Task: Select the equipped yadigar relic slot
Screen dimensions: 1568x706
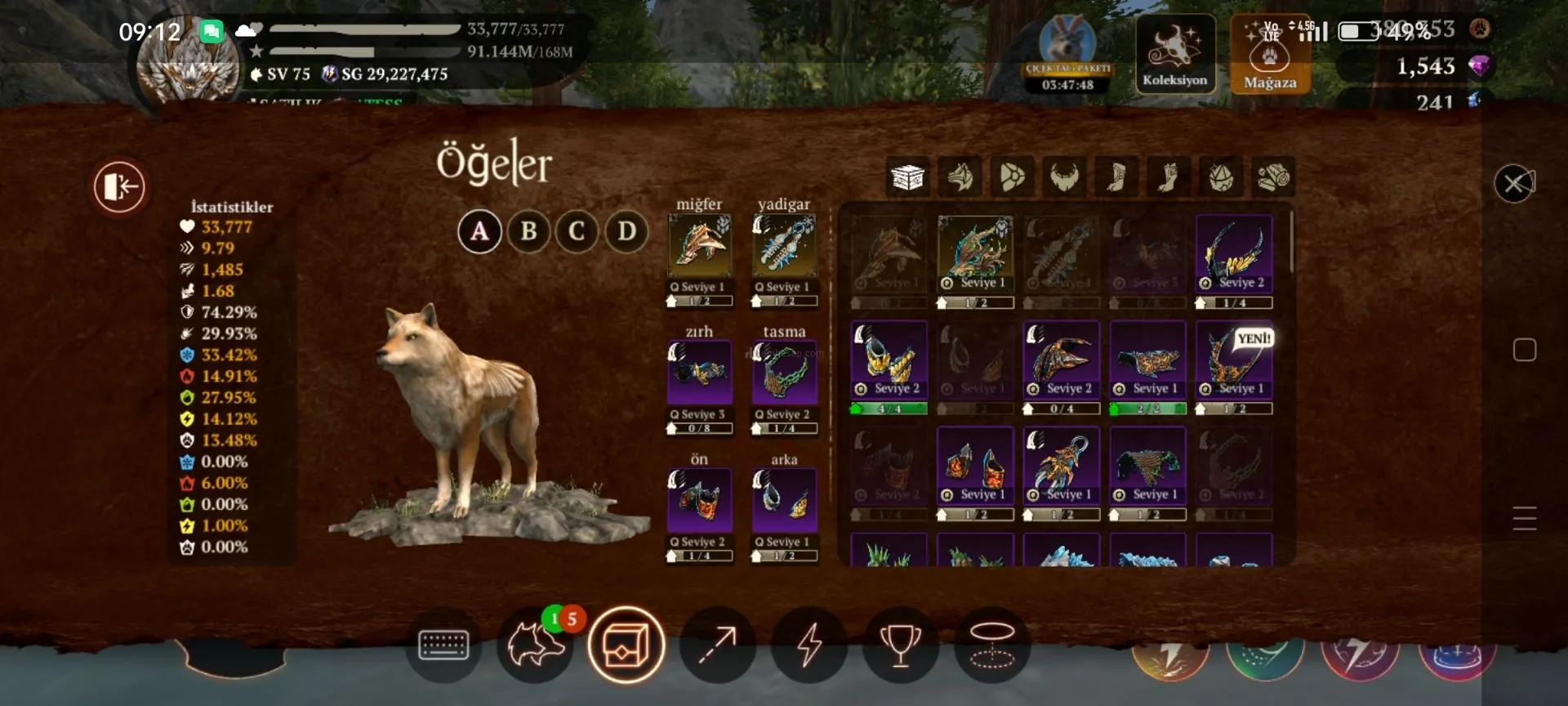Action: click(784, 246)
